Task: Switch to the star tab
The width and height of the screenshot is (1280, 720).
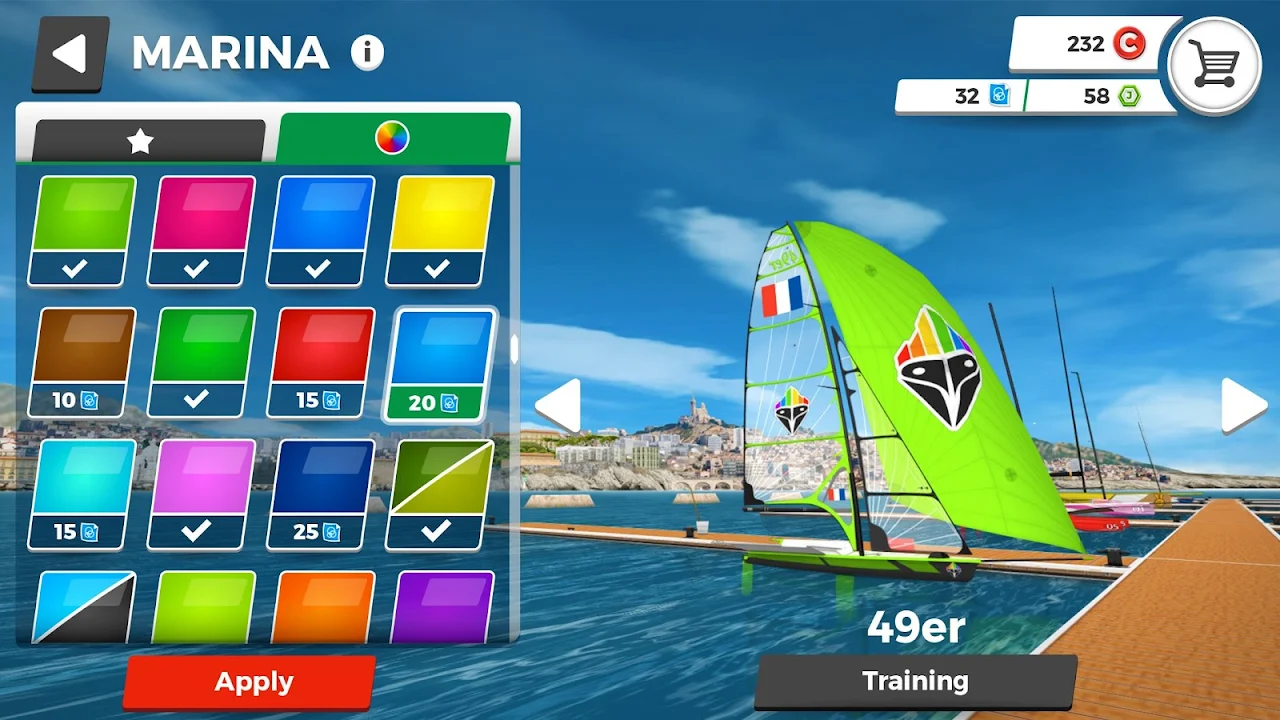Action: tap(142, 141)
